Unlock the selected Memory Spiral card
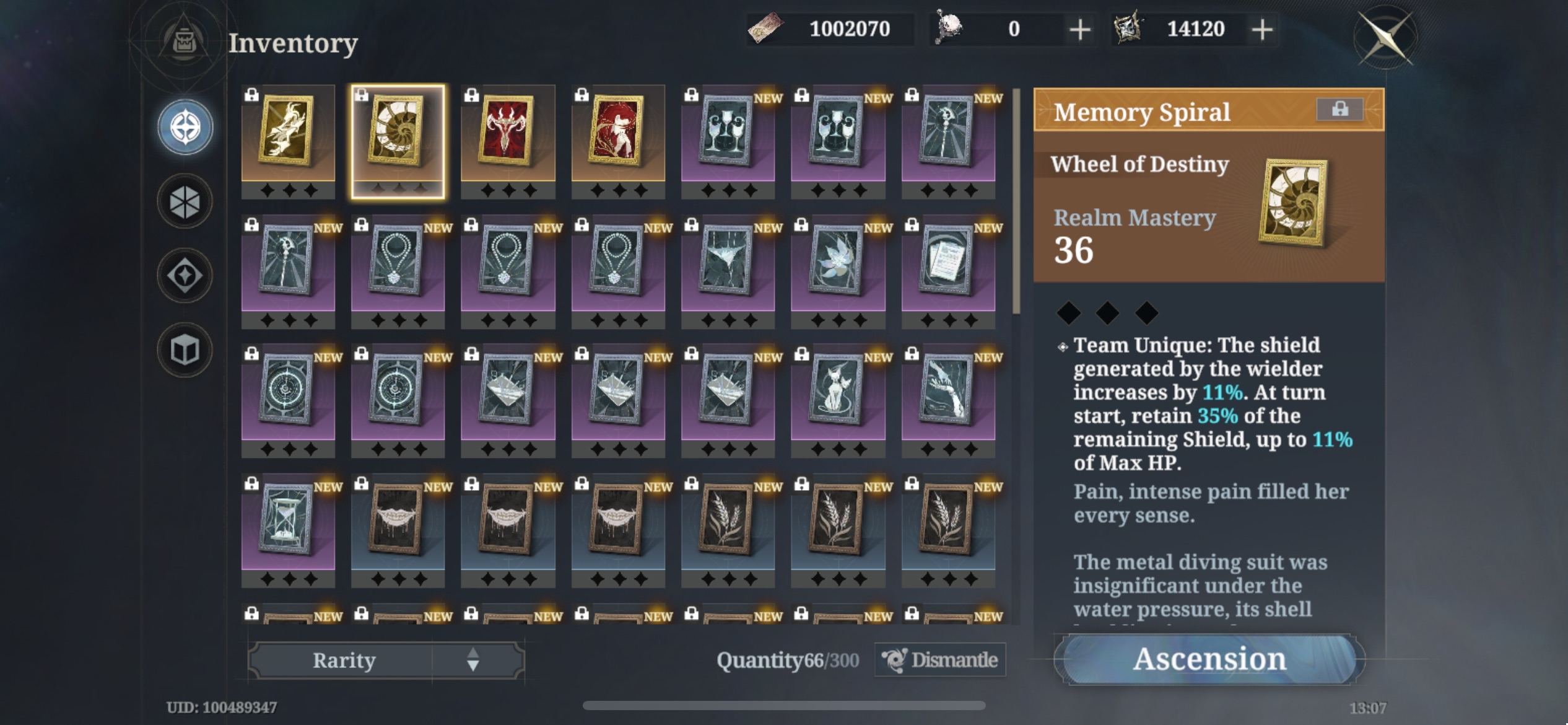This screenshot has width=1568, height=725. point(362,95)
